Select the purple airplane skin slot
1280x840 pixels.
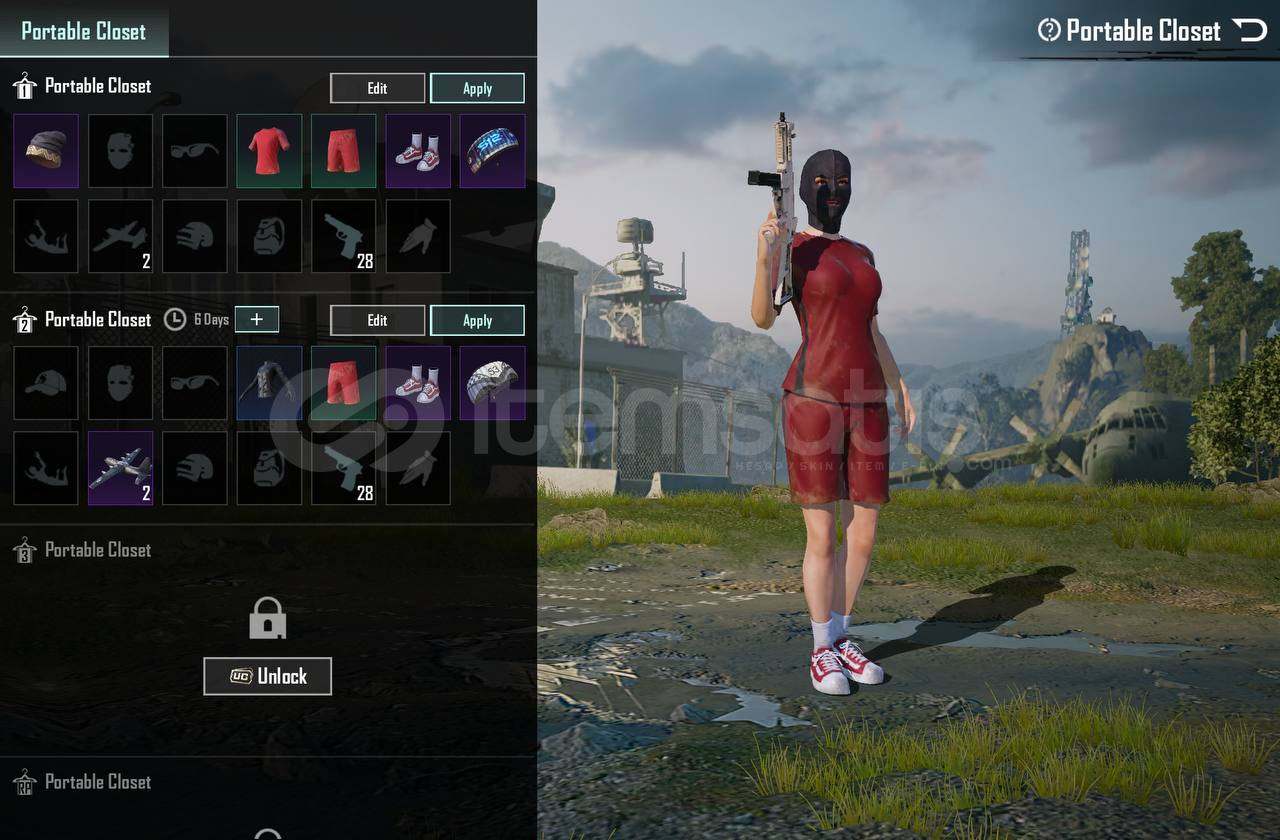(x=121, y=468)
